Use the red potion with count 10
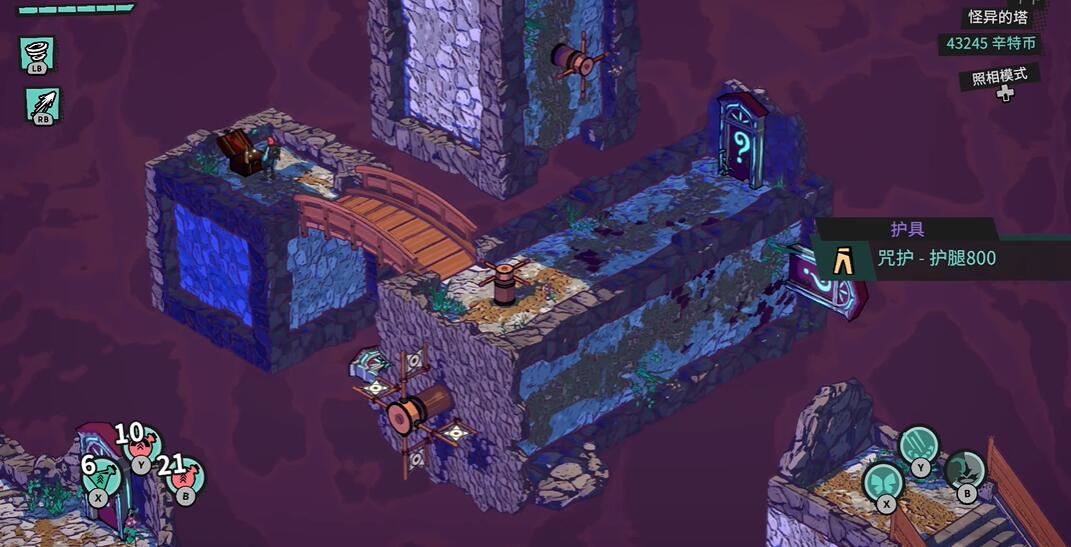The width and height of the screenshot is (1071, 547). (142, 444)
